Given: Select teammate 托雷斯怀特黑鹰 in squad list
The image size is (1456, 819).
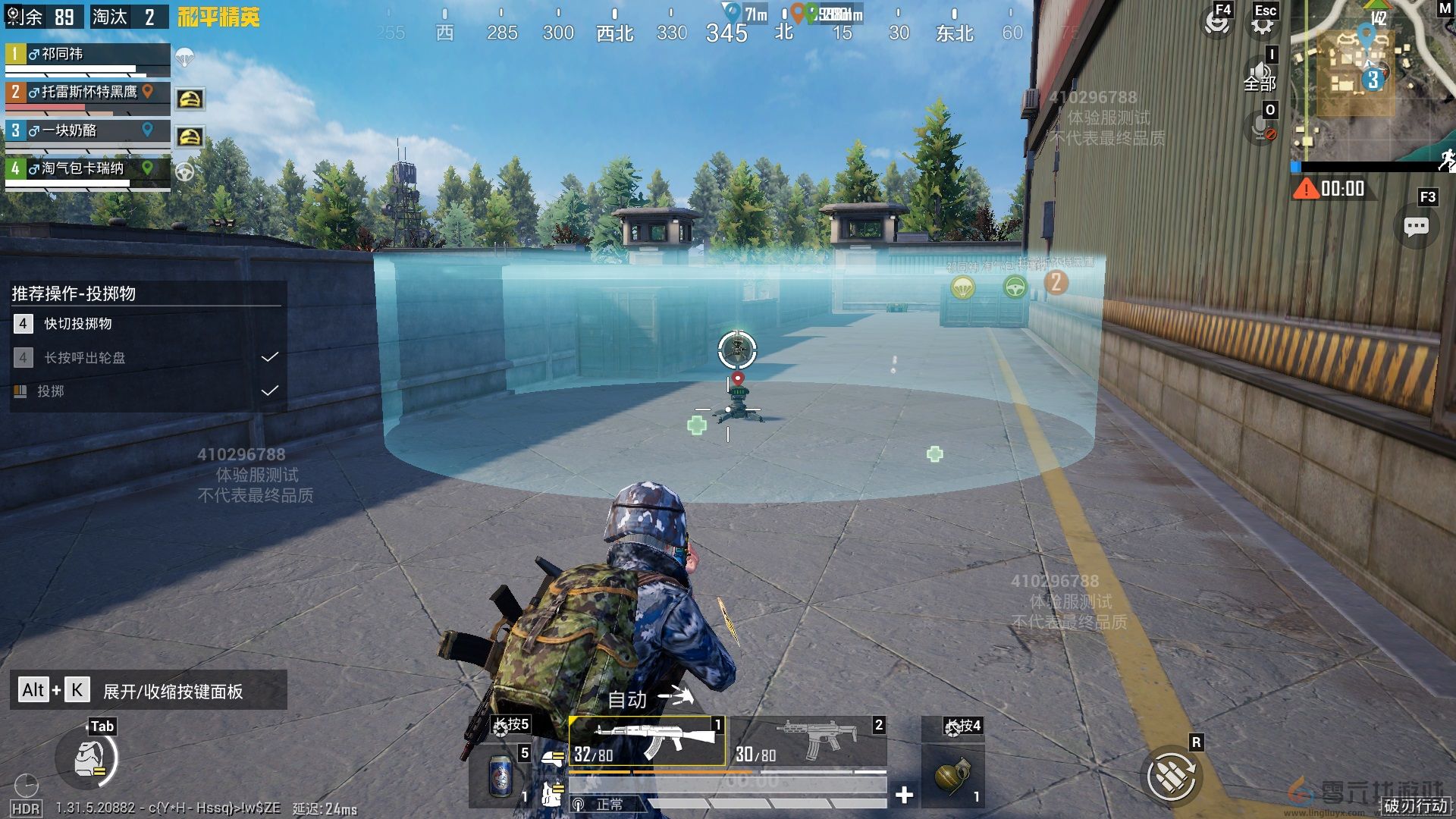Looking at the screenshot, I should click(x=87, y=93).
